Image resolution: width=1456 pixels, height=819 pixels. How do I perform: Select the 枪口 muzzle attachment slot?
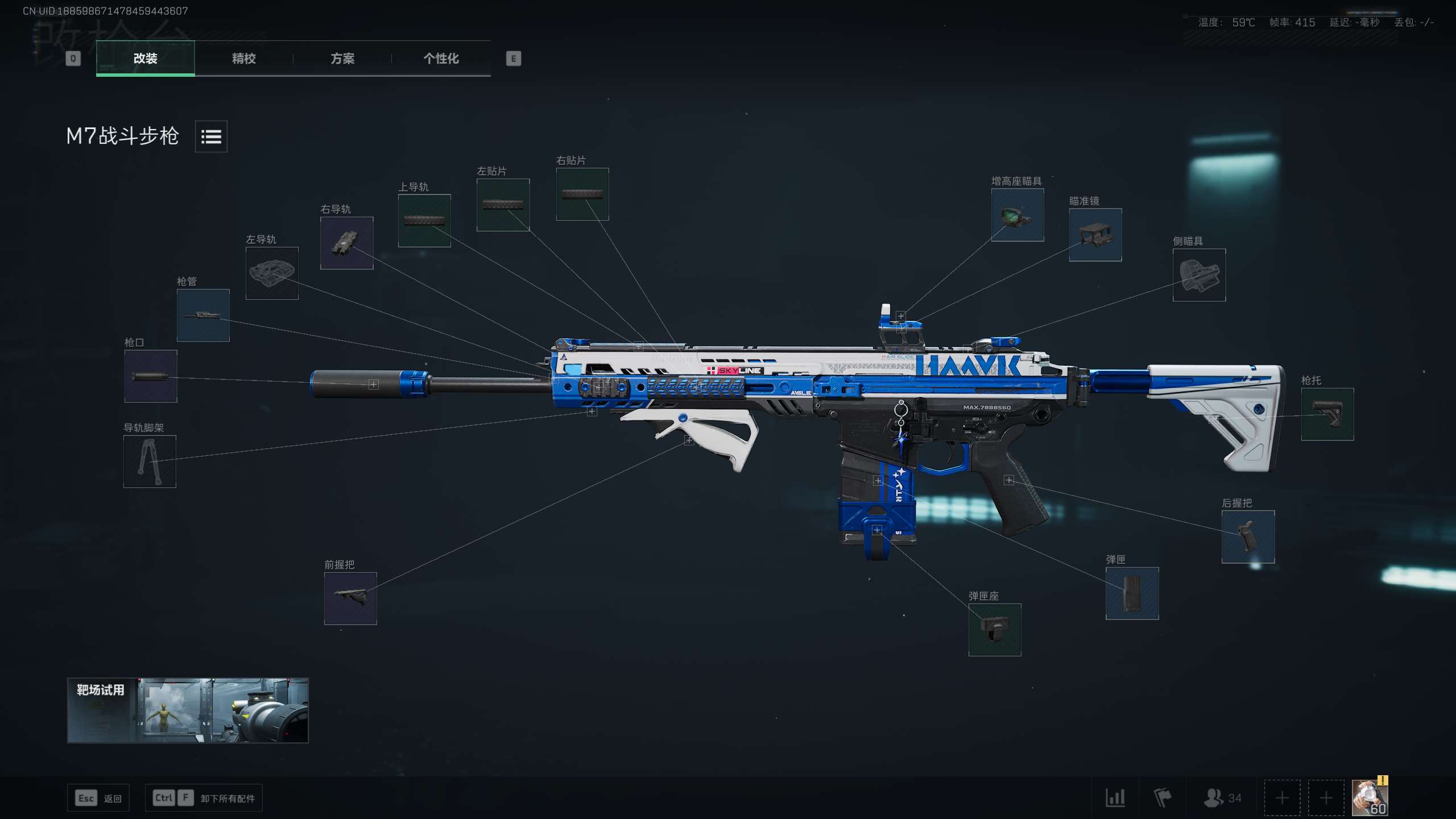point(151,376)
